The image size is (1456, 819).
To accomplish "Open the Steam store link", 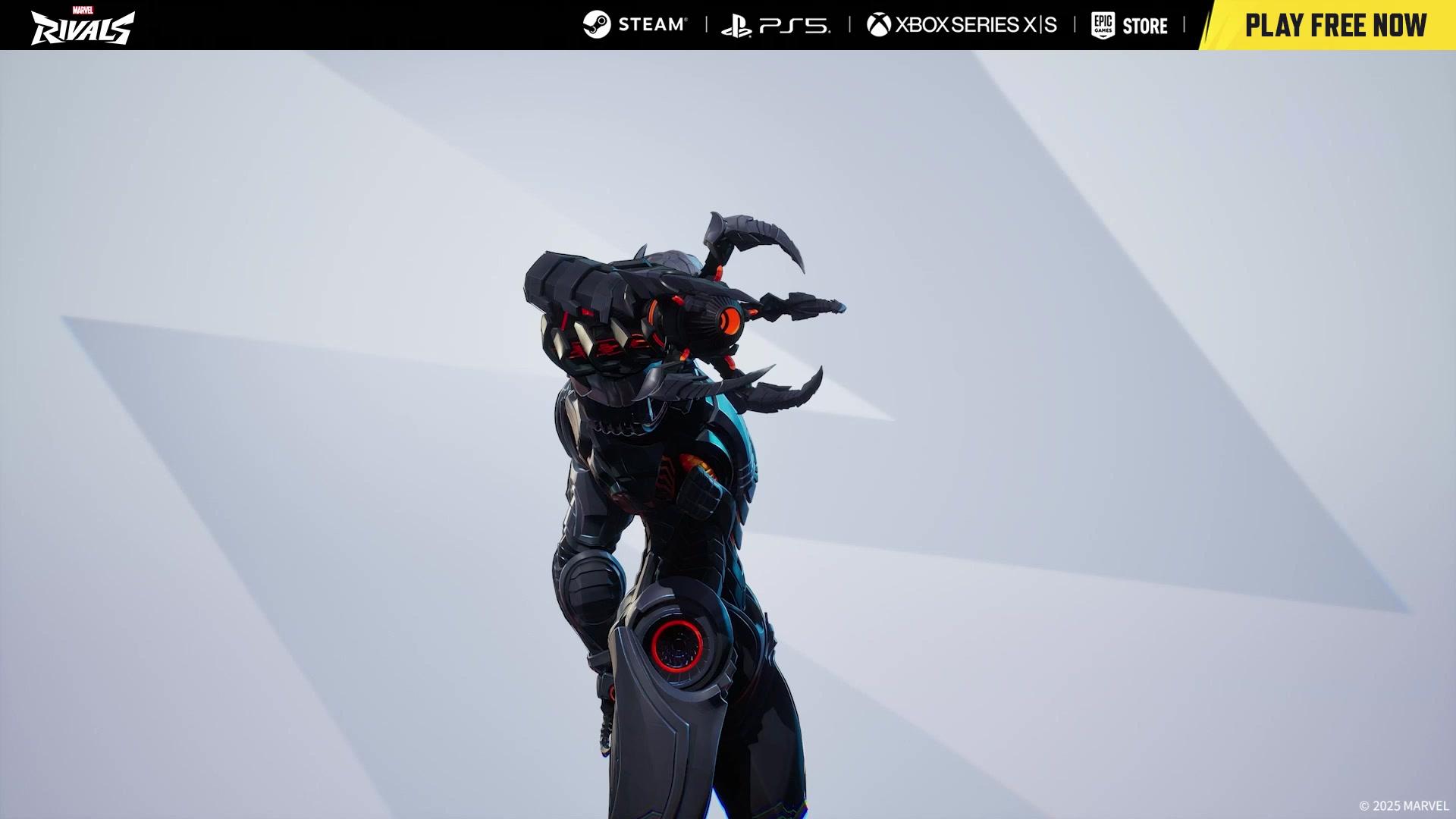I will pyautogui.click(x=635, y=25).
